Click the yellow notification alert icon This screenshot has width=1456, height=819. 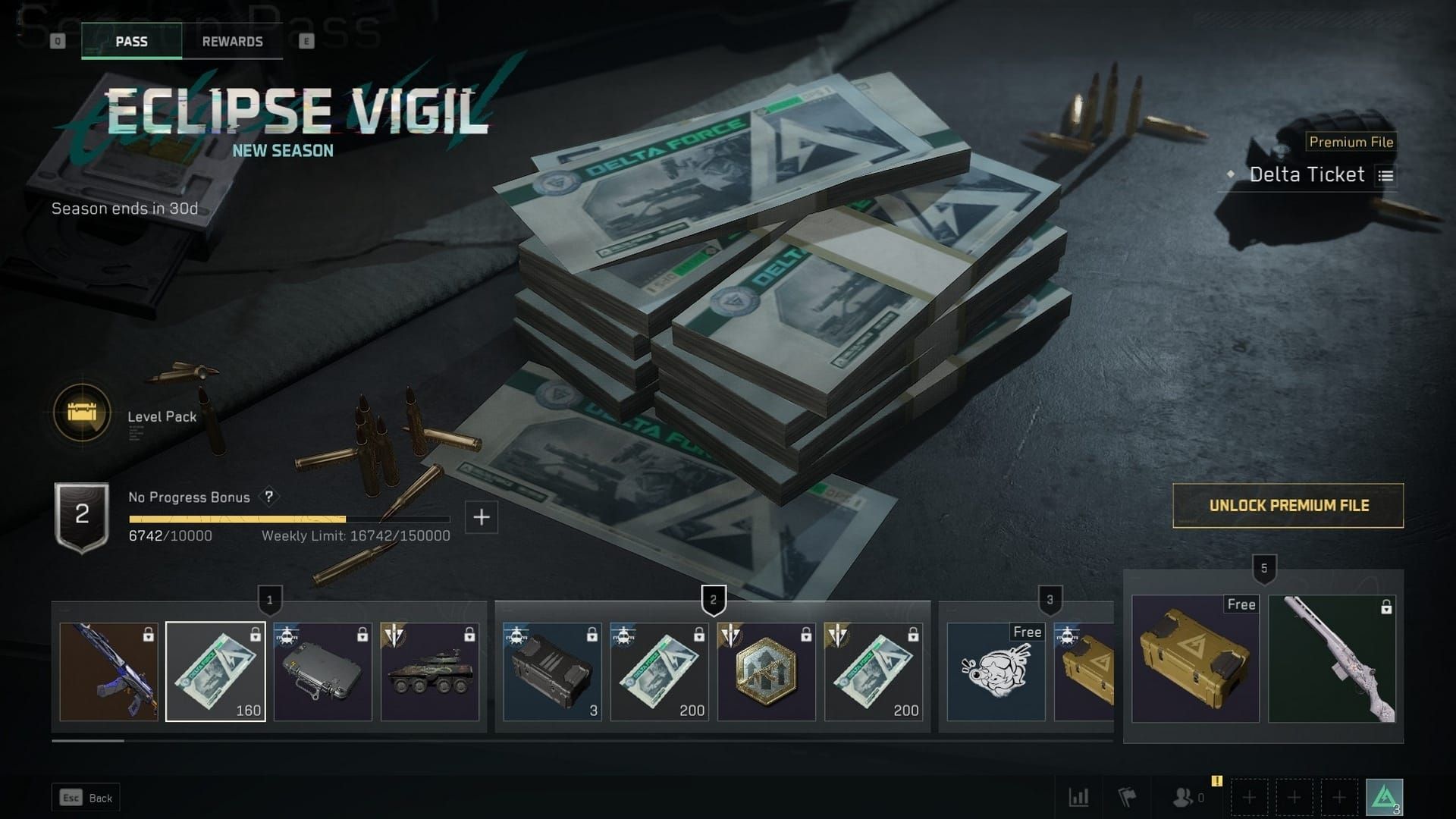pyautogui.click(x=1217, y=780)
